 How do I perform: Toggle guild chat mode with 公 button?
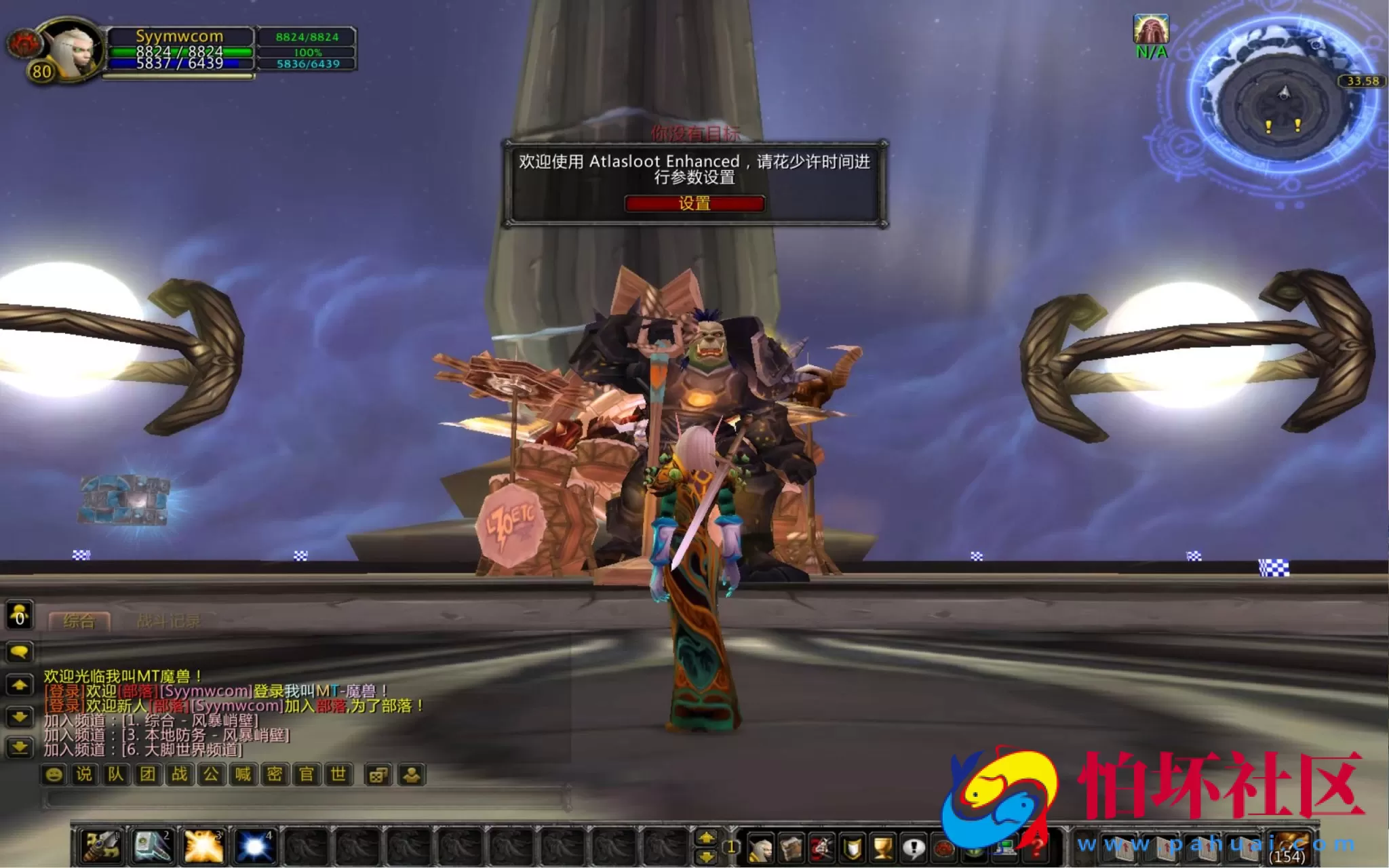[211, 773]
